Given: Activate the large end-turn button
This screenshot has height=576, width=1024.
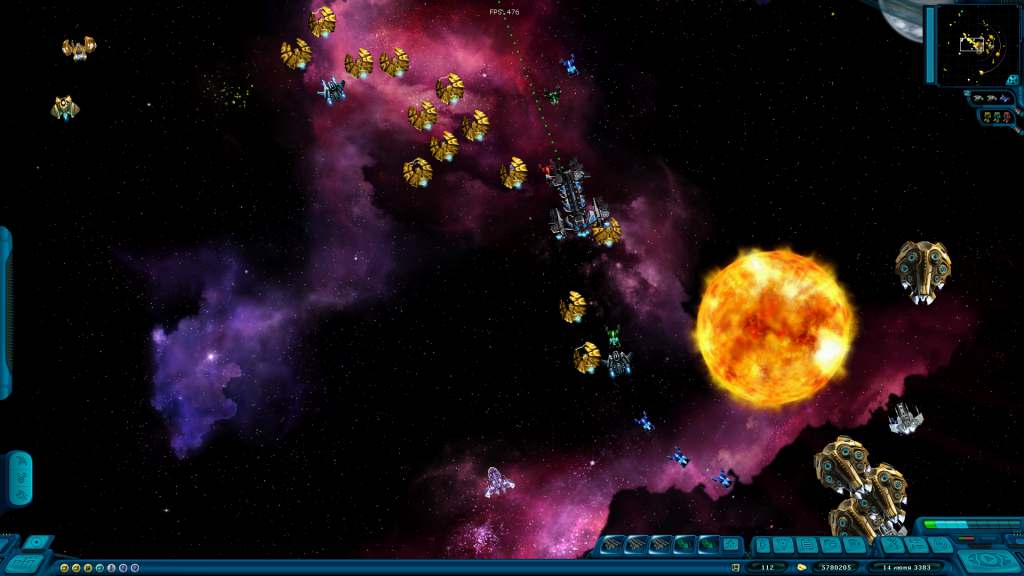Looking at the screenshot, I should pyautogui.click(x=990, y=560).
